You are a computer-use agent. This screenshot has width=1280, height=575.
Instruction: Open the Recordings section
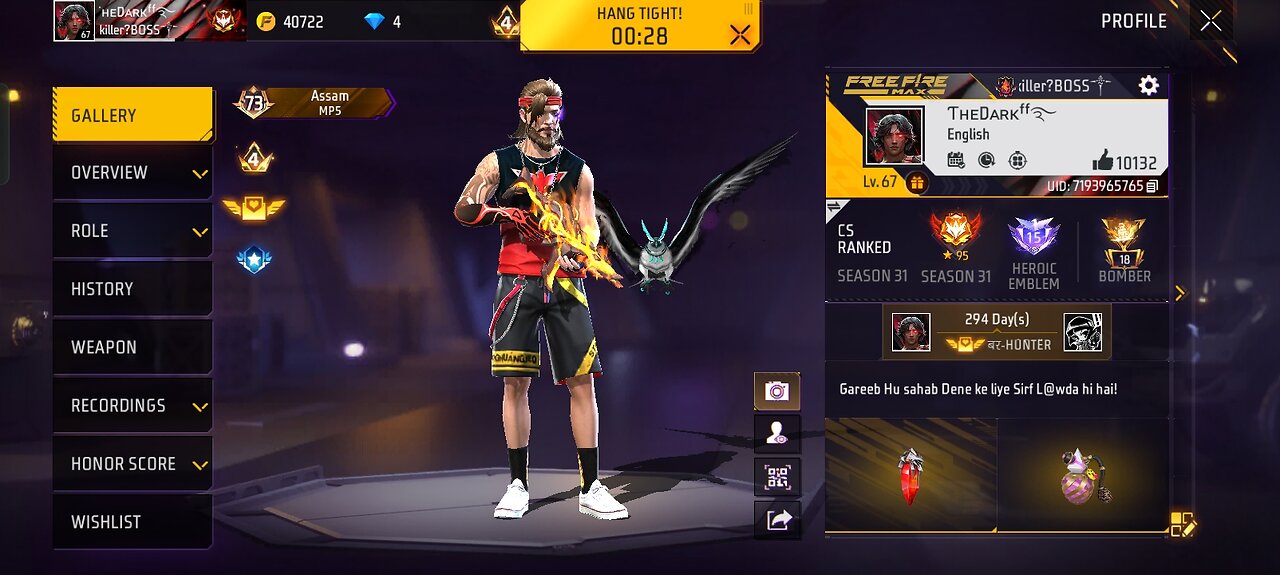point(132,405)
